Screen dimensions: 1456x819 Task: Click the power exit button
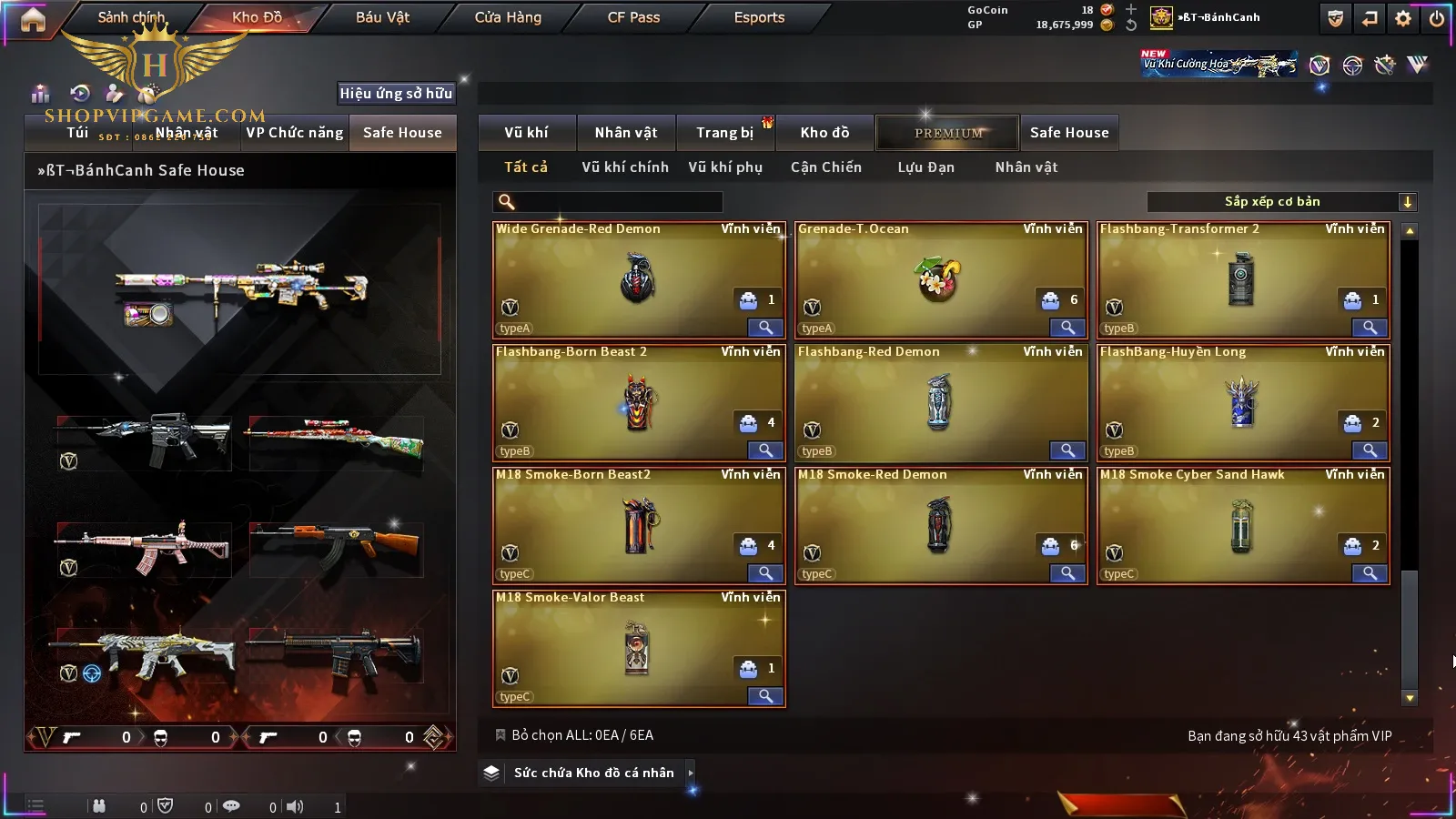pyautogui.click(x=1437, y=18)
